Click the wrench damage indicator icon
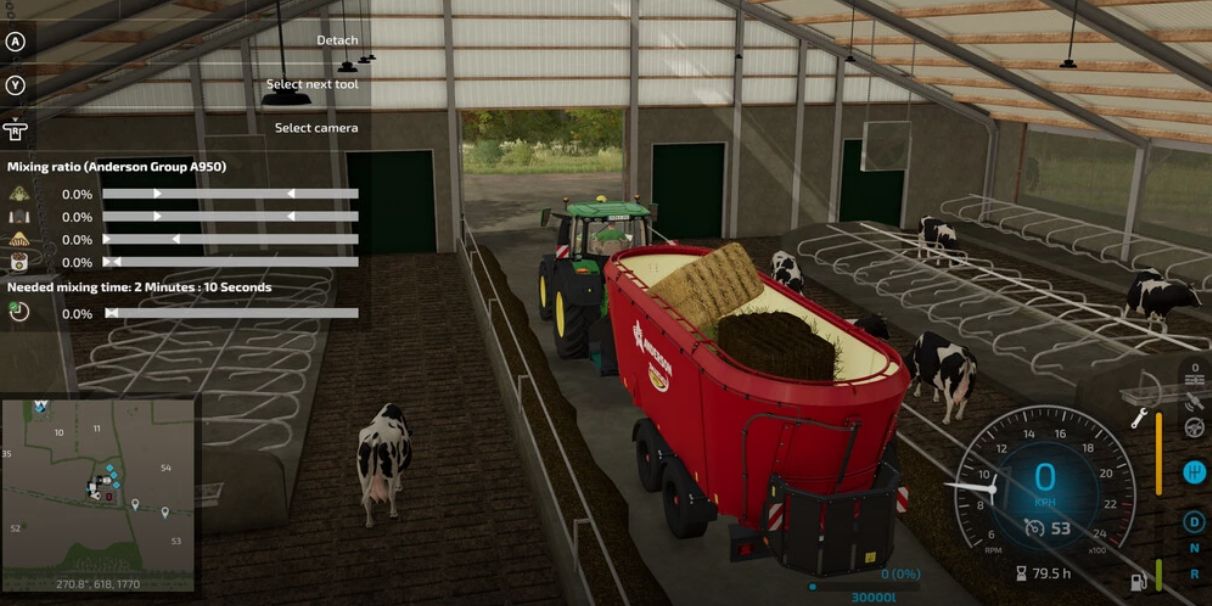This screenshot has width=1212, height=606. pos(1138,419)
